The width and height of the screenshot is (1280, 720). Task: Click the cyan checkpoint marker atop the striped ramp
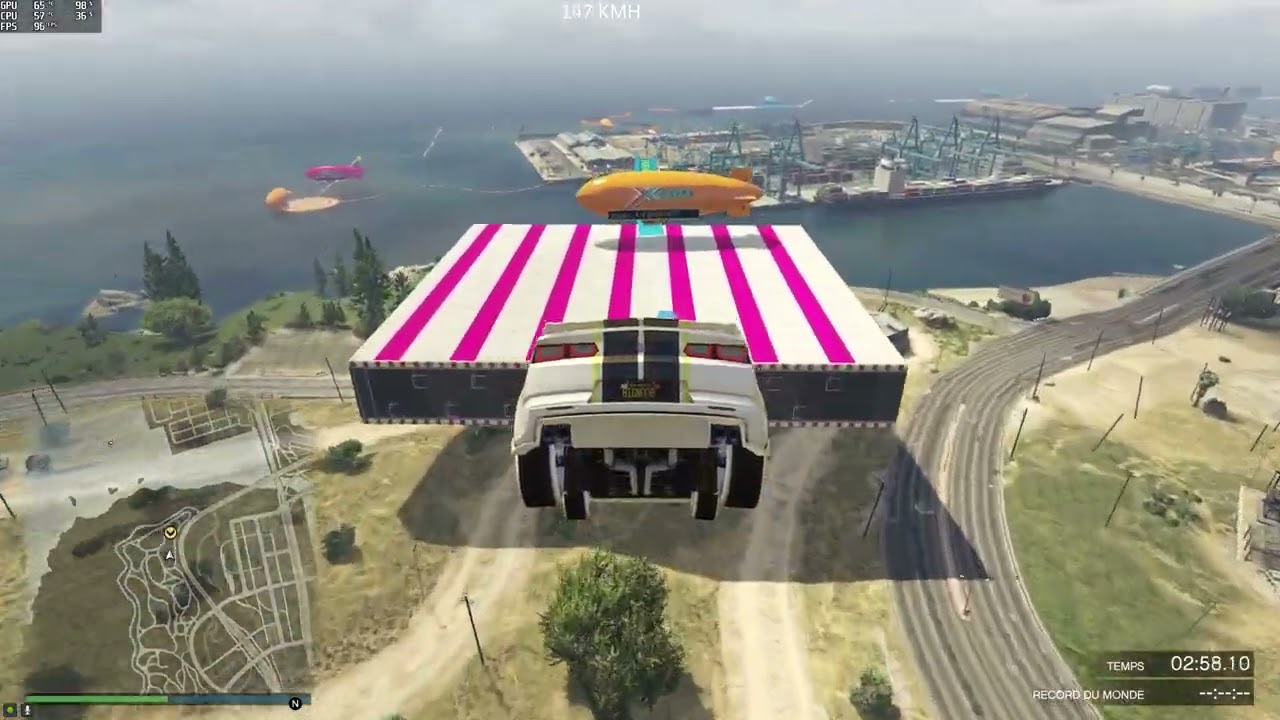(x=649, y=227)
